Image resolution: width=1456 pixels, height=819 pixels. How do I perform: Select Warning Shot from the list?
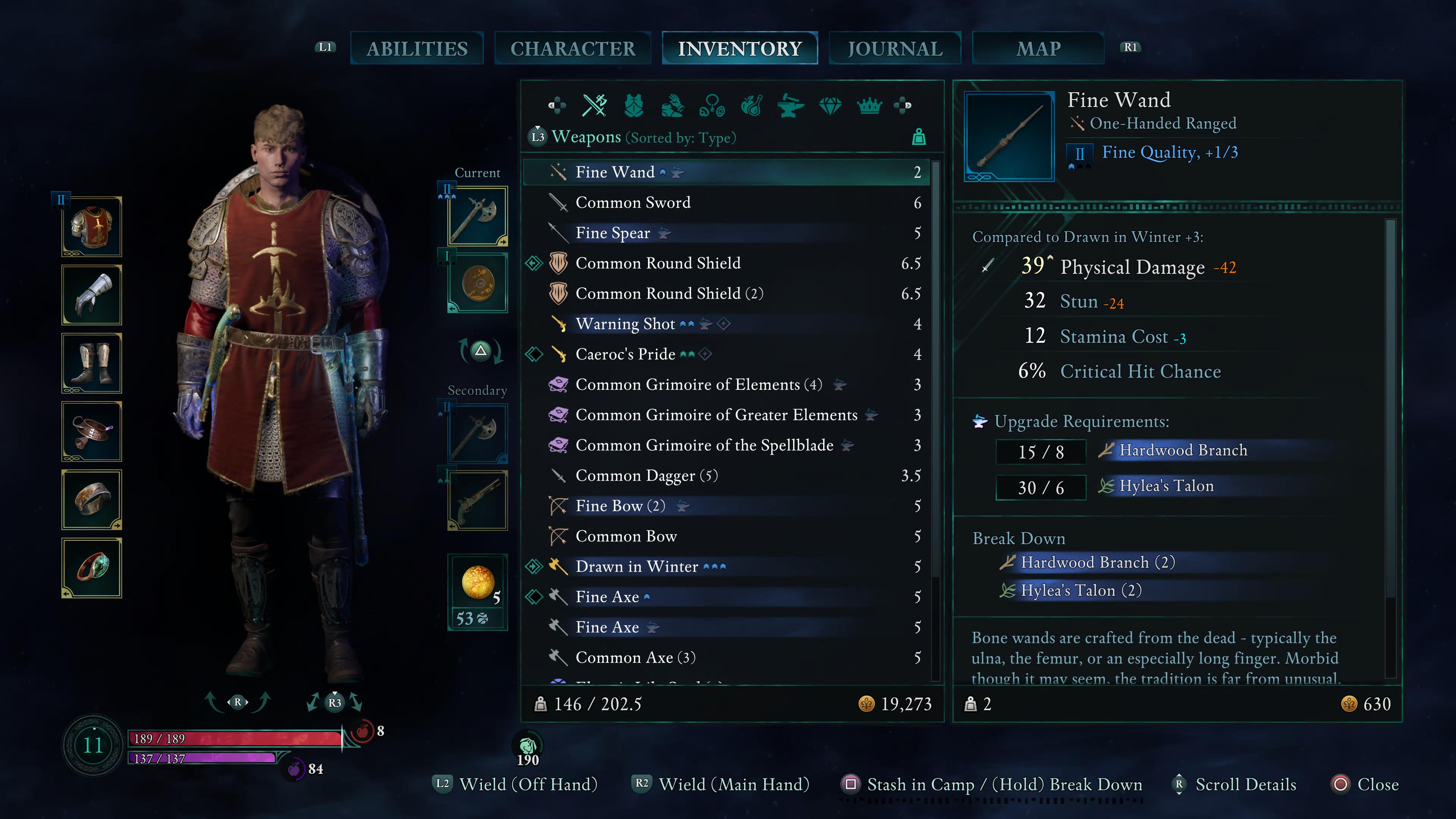click(624, 324)
